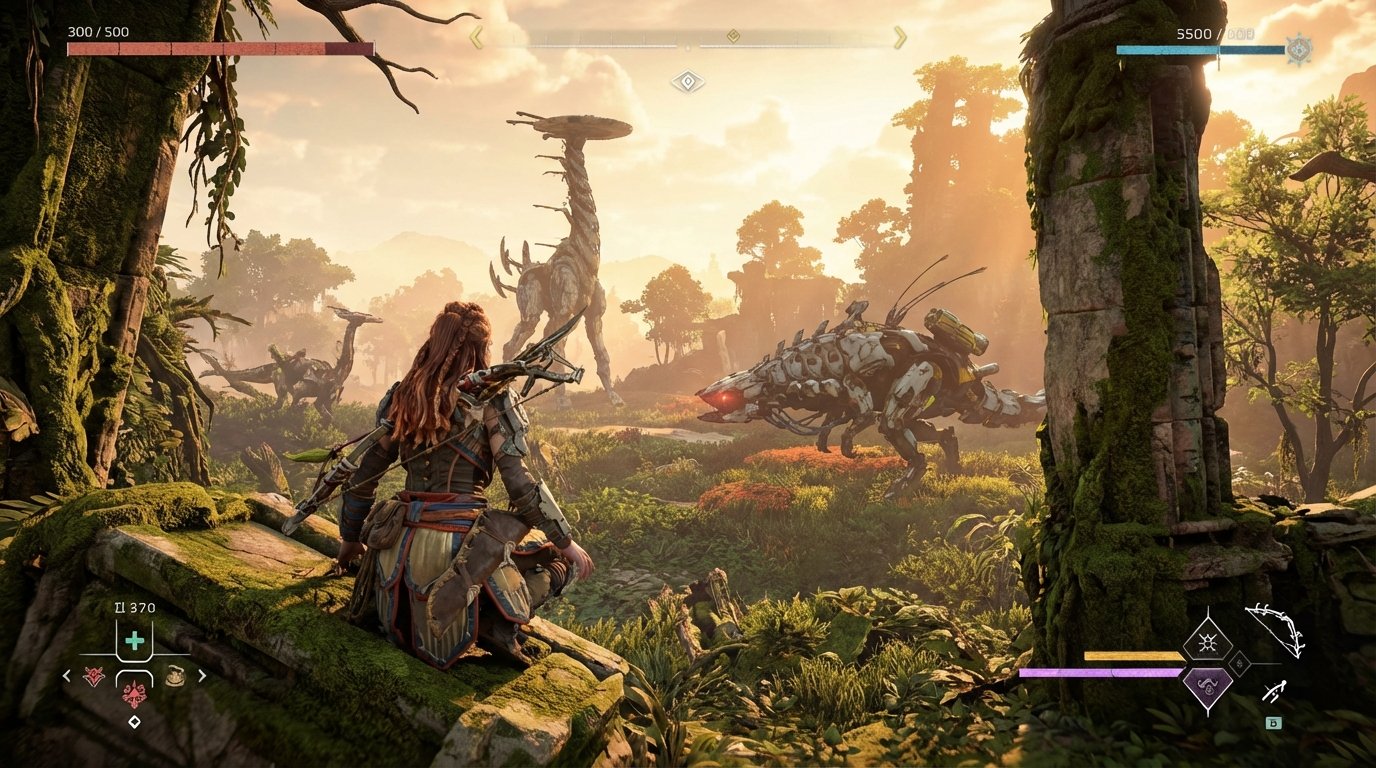This screenshot has width=1376, height=768.
Task: Click the left arrow to cycle ammo
Action: pyautogui.click(x=66, y=675)
